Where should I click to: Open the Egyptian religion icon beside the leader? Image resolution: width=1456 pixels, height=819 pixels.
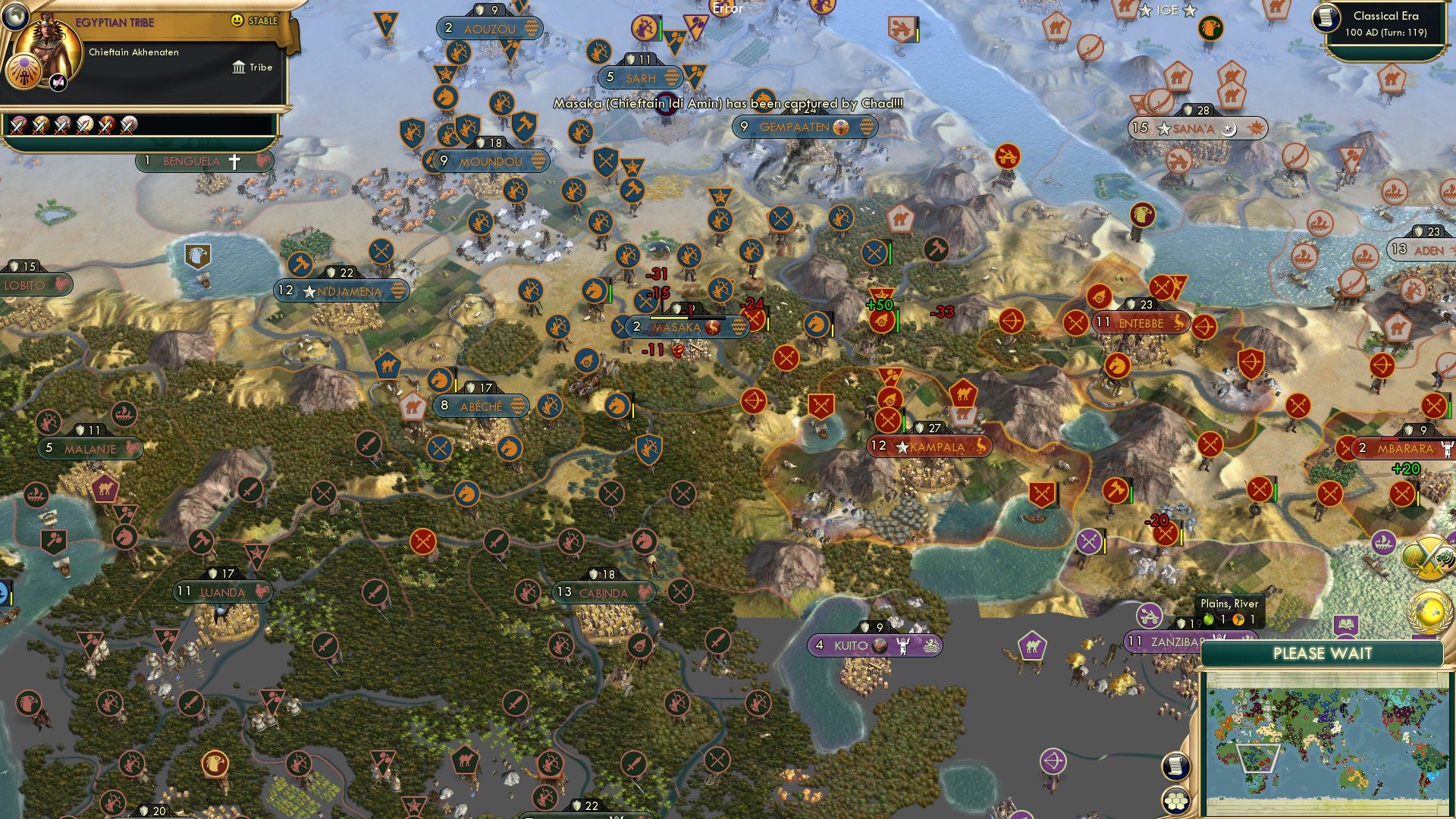23,71
